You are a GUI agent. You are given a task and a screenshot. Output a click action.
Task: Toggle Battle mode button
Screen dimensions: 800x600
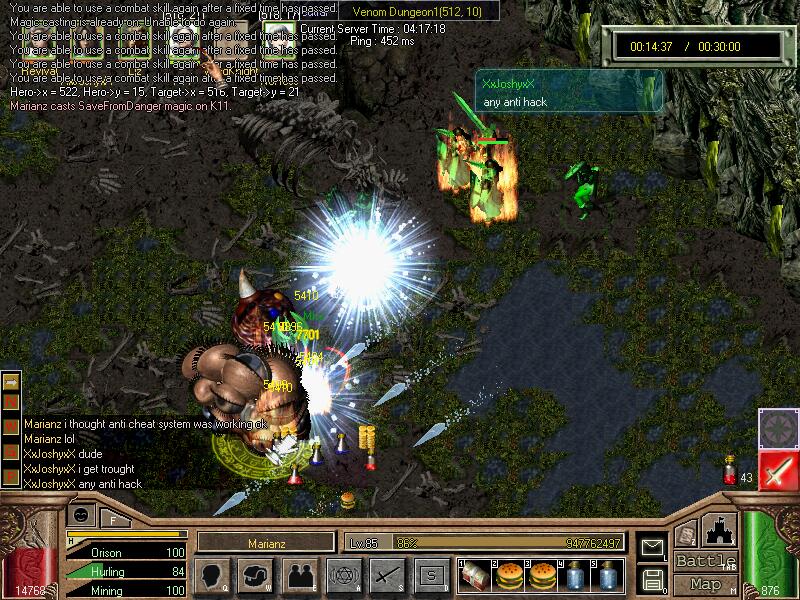(705, 561)
